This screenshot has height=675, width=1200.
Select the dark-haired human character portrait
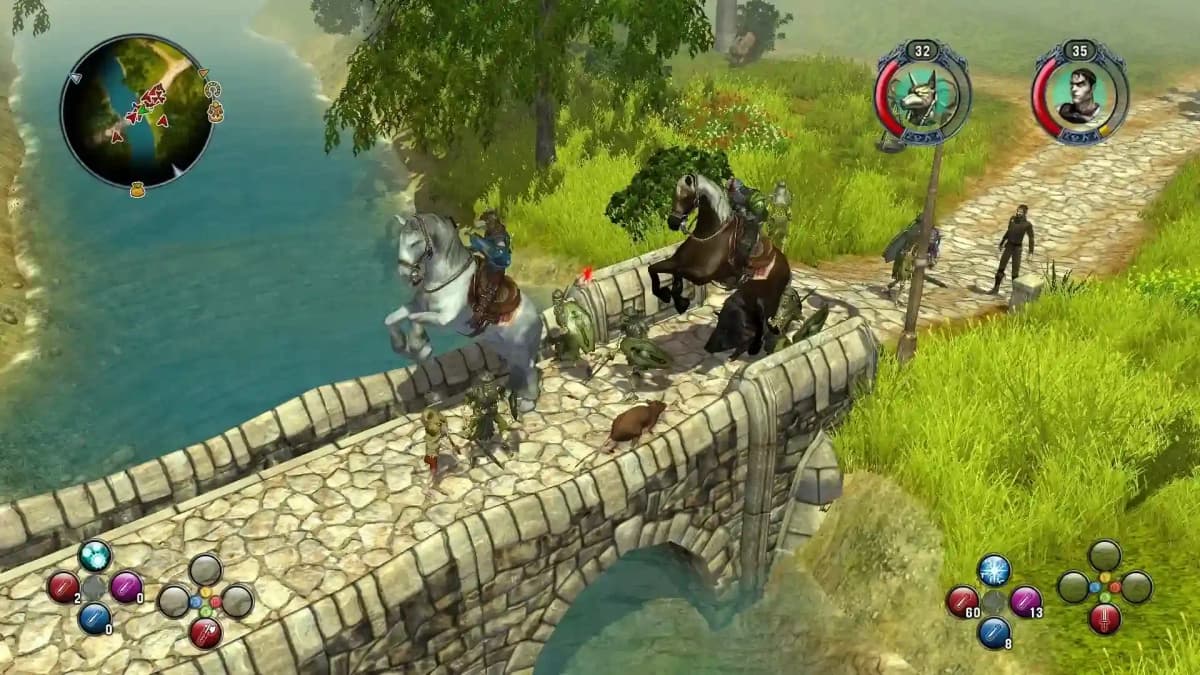coord(1080,94)
